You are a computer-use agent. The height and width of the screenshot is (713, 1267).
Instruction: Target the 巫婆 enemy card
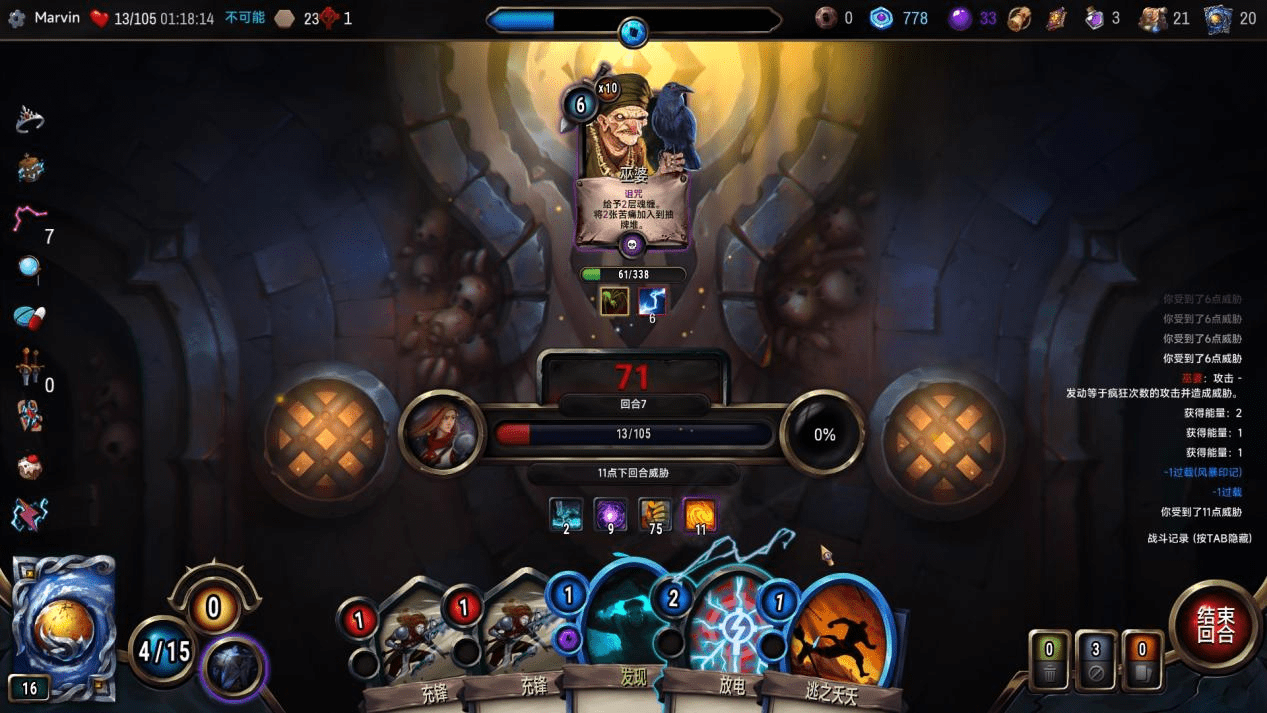click(632, 160)
